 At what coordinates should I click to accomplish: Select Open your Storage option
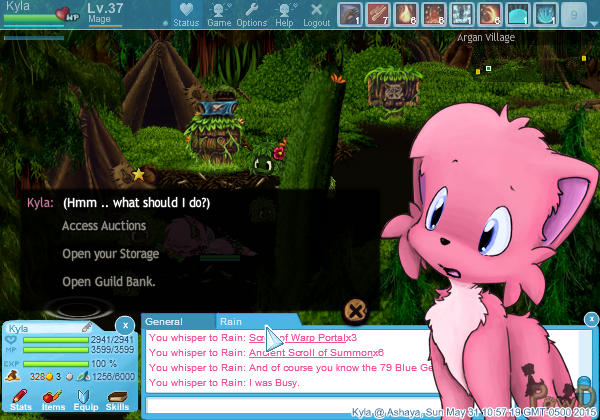coord(110,254)
